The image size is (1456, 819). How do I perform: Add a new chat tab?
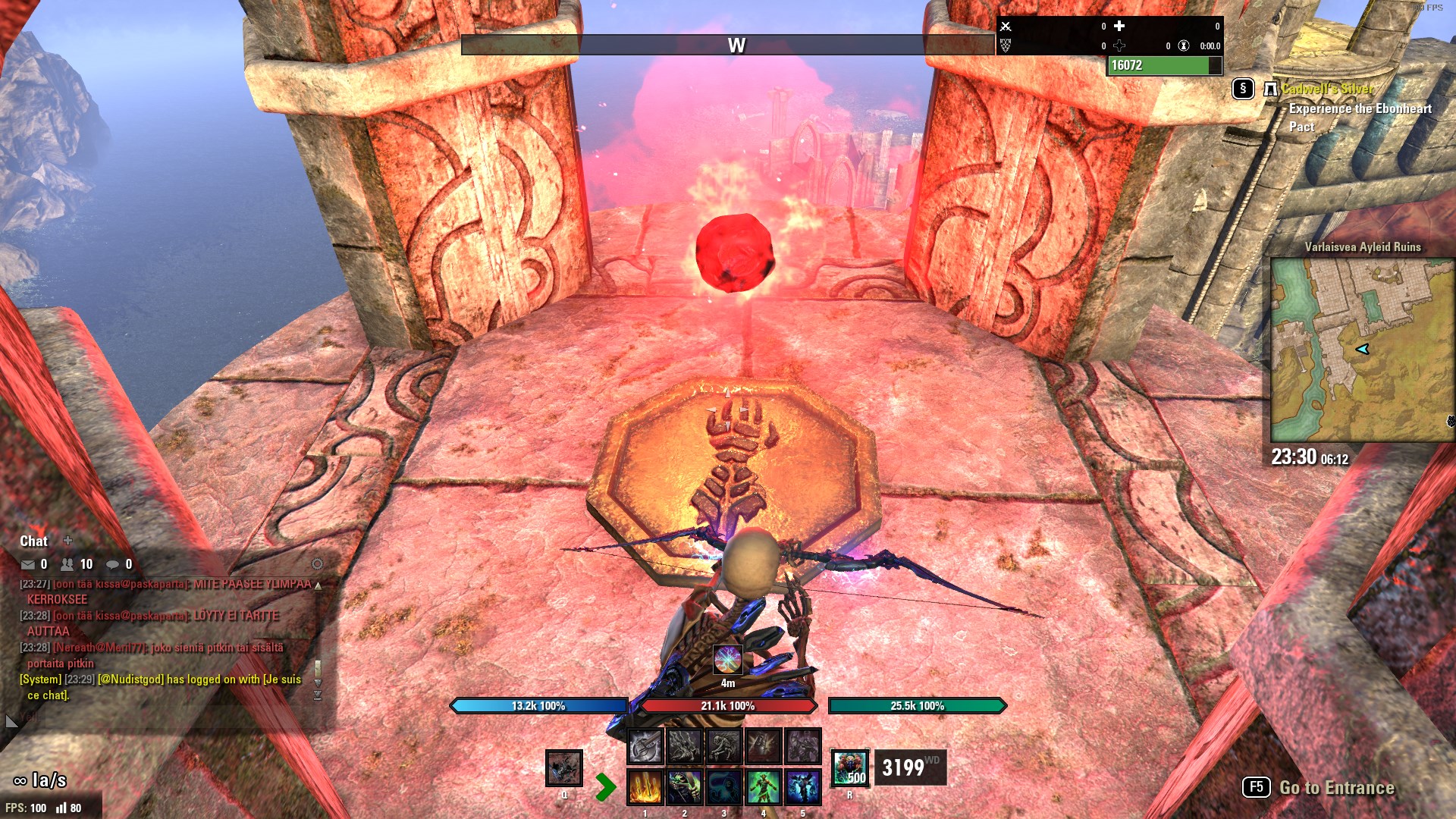67,541
